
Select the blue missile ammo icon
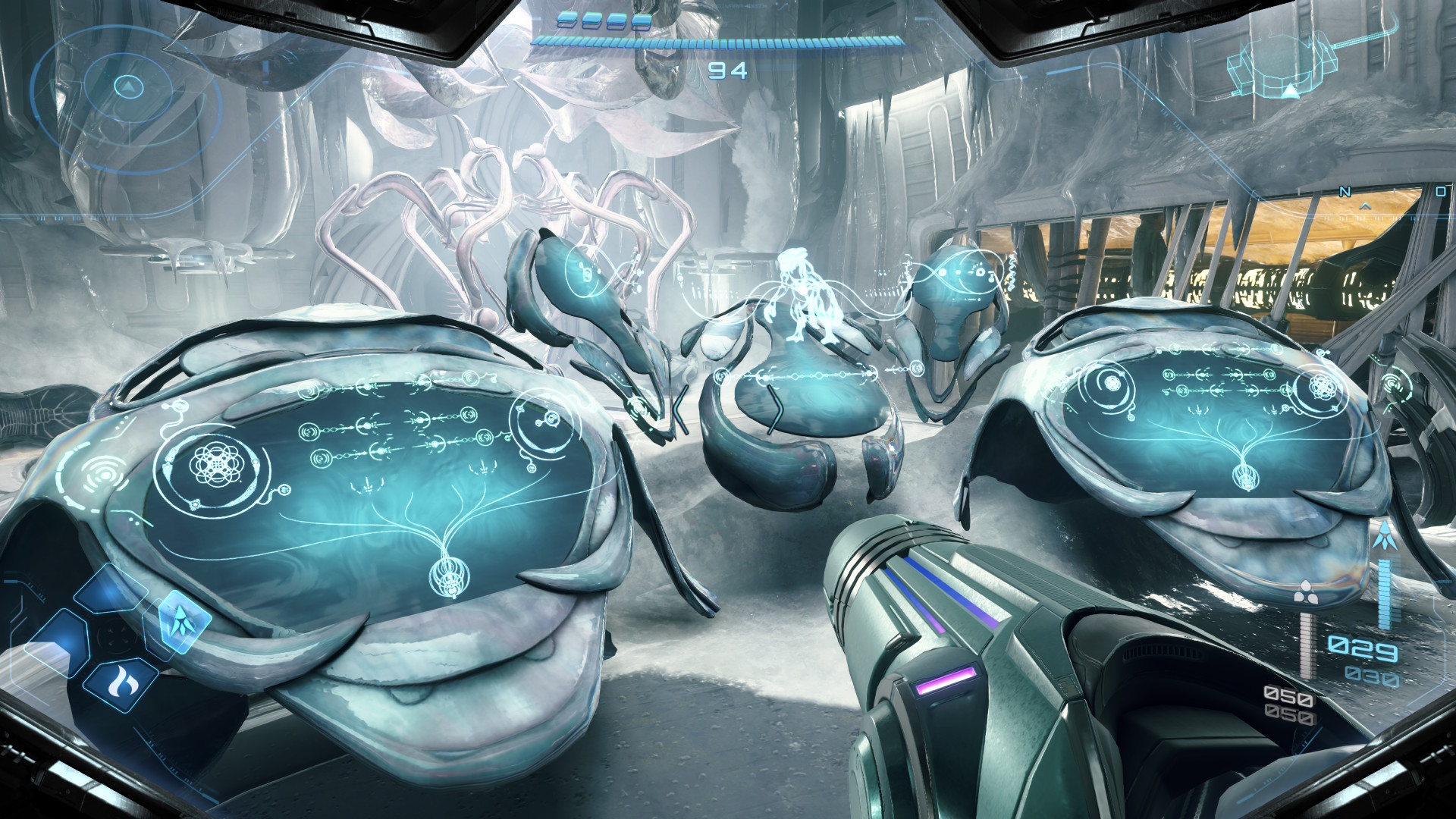pos(1385,535)
